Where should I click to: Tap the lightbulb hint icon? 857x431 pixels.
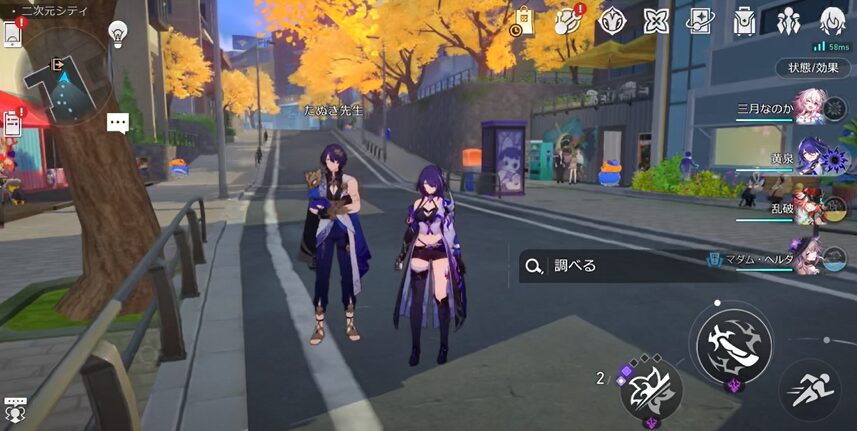[118, 32]
